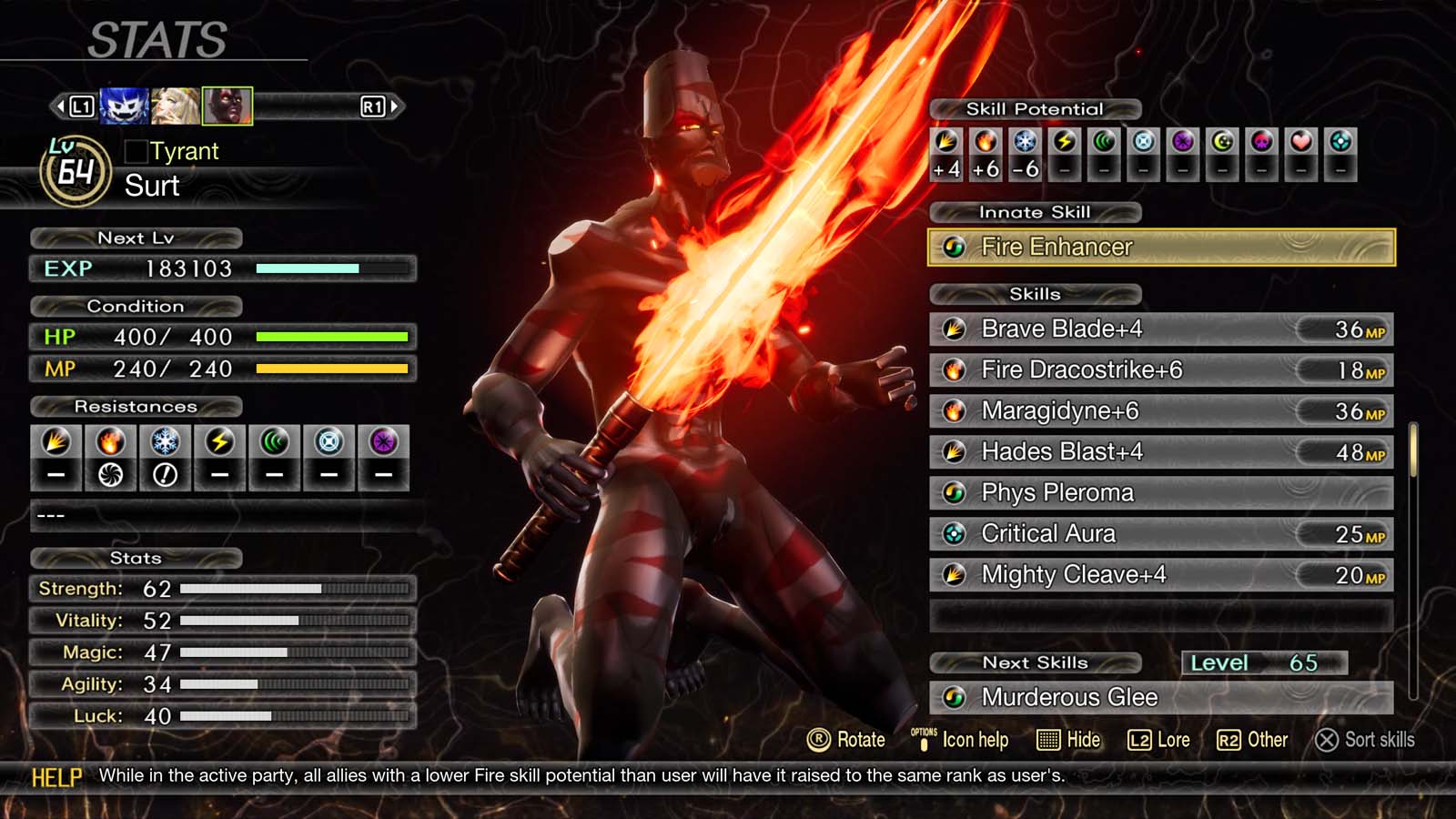Select the Hades Blast+4 skill
The width and height of the screenshot is (1456, 819).
[x=1160, y=451]
